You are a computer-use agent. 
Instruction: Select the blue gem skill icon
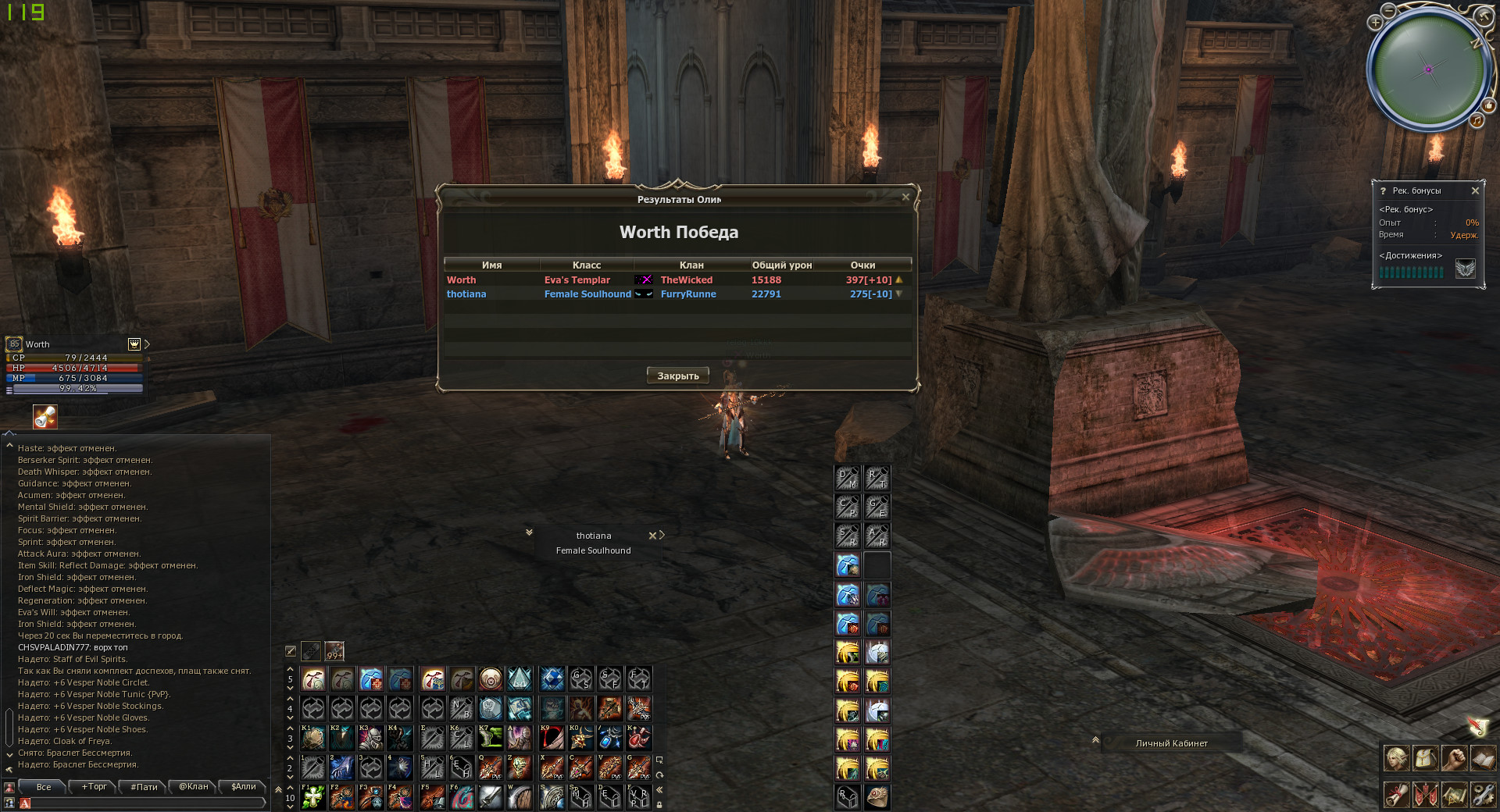coord(552,679)
